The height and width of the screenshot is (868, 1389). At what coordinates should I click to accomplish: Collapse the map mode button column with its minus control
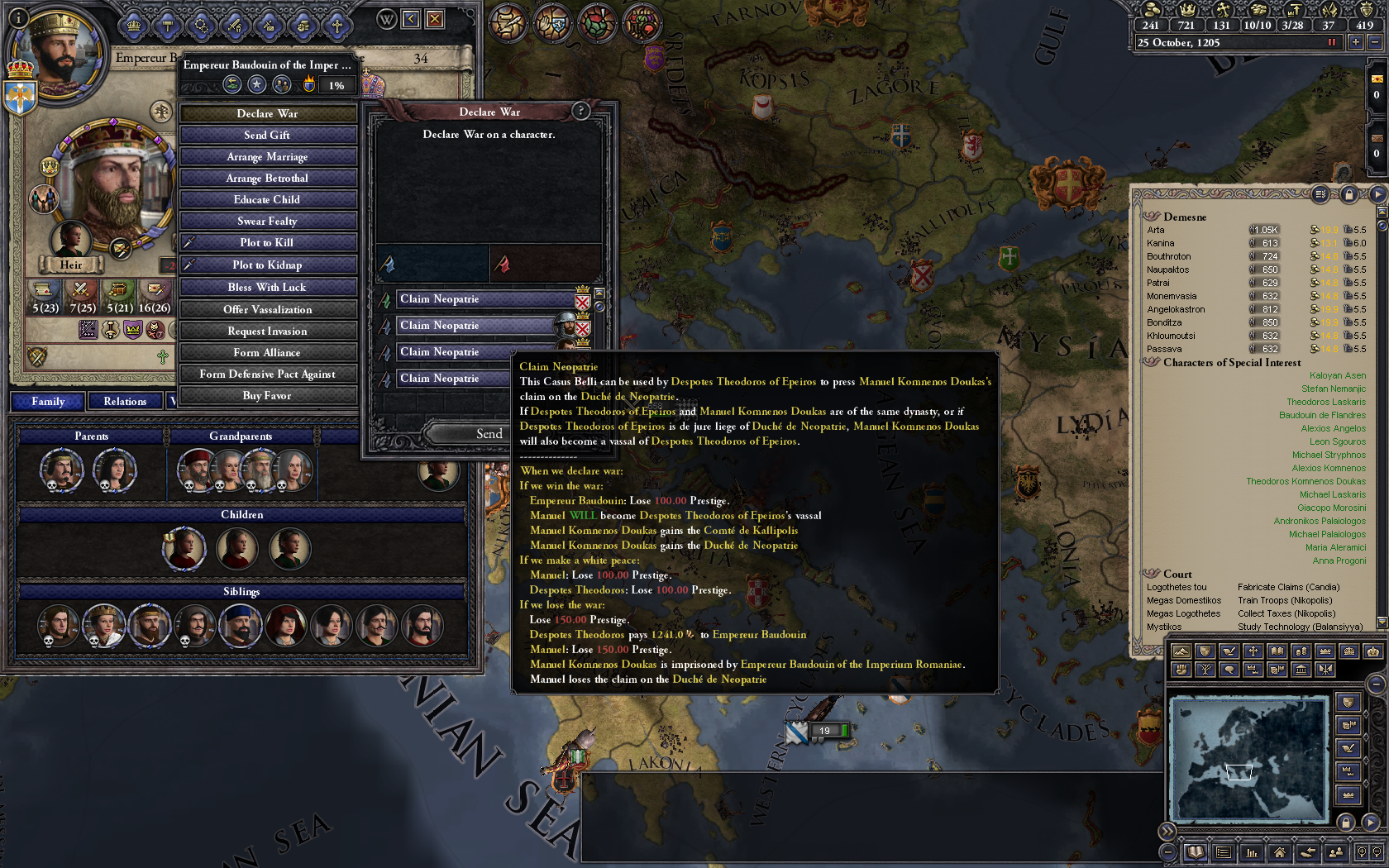pyautogui.click(x=1375, y=684)
